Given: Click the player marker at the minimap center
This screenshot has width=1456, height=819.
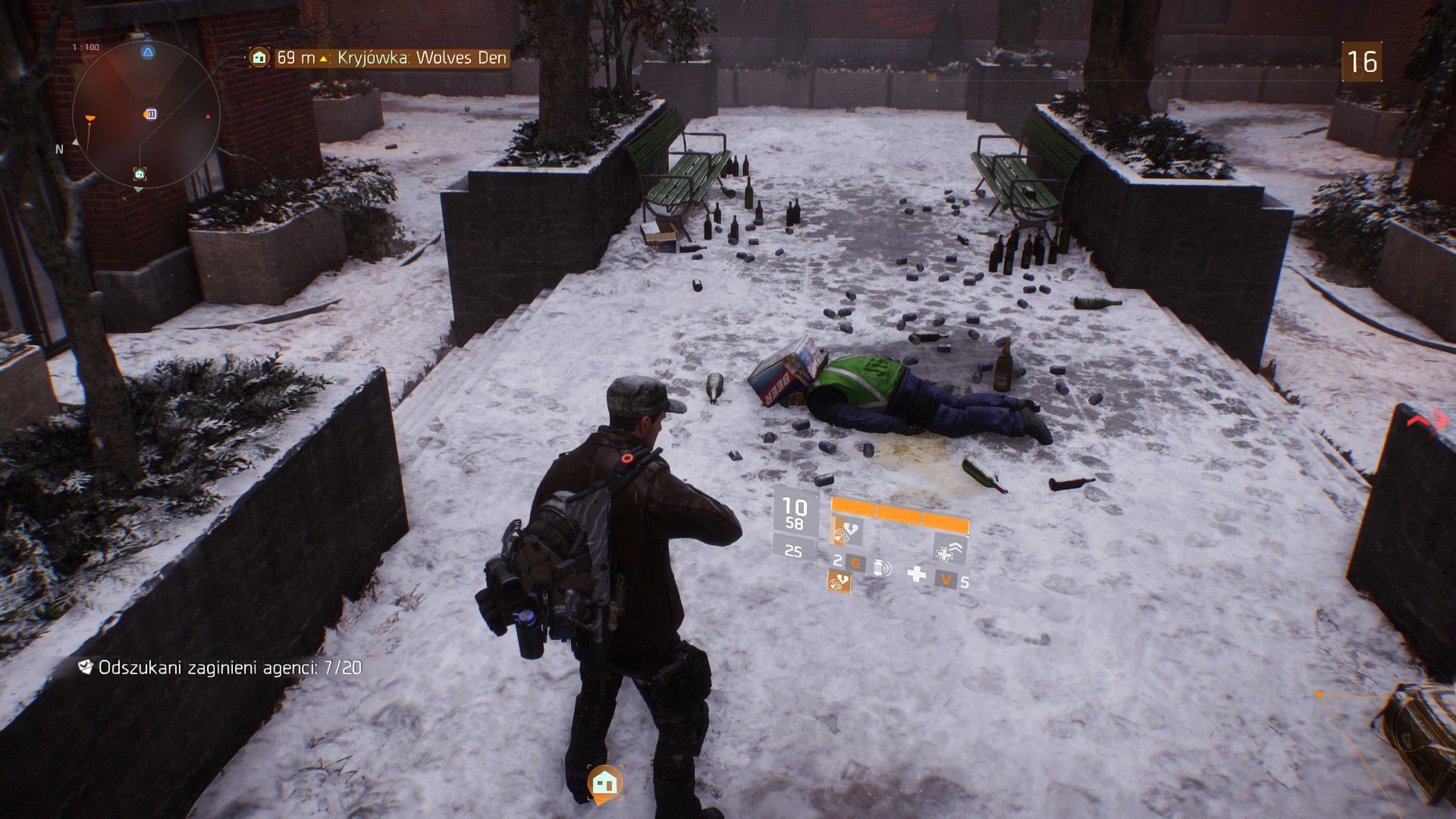Looking at the screenshot, I should [150, 114].
